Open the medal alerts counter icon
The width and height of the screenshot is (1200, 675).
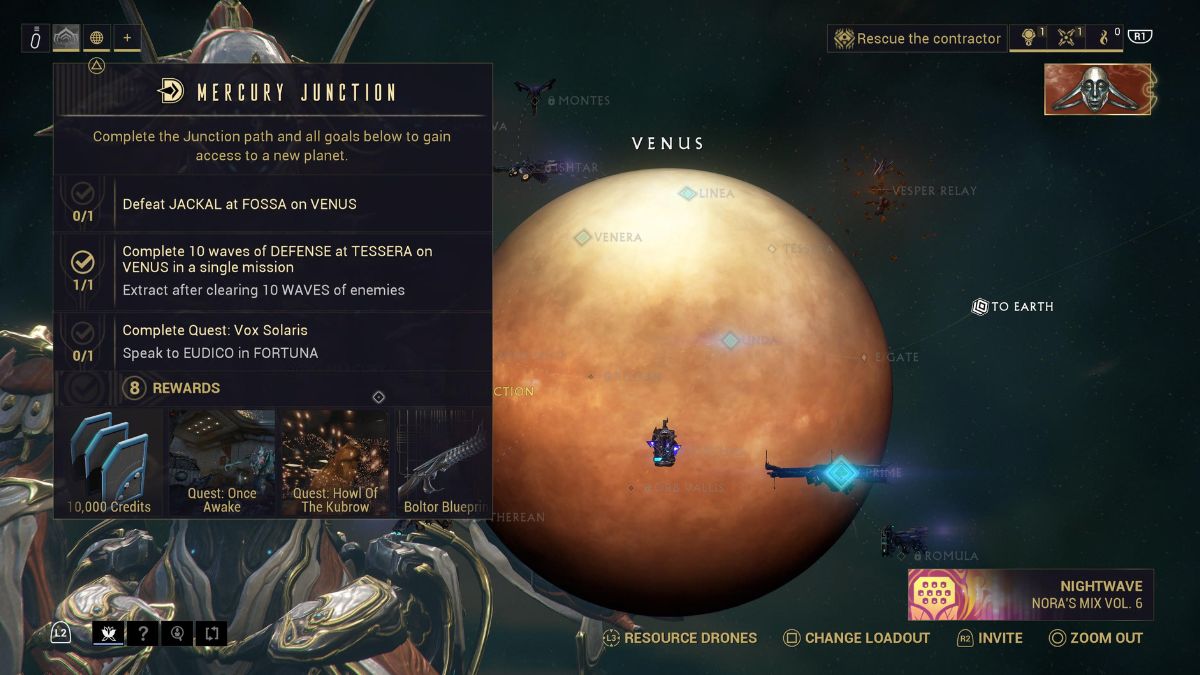tap(1028, 38)
